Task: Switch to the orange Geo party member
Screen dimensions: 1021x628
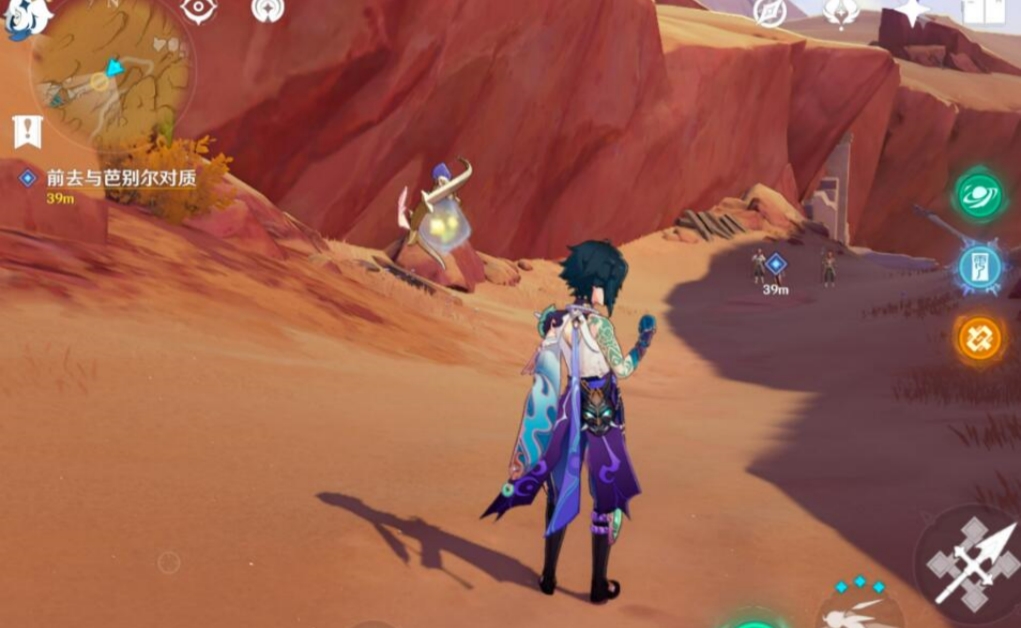Action: (x=979, y=339)
